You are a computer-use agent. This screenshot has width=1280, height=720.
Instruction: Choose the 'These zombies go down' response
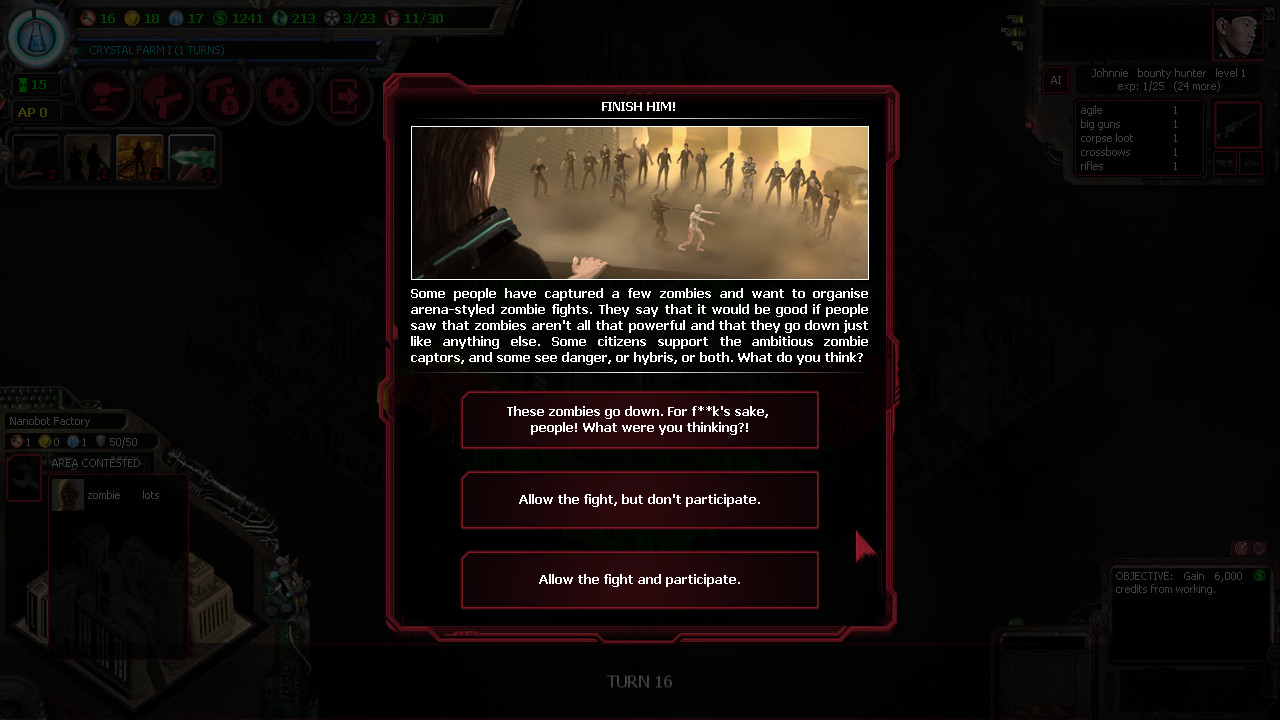pos(639,419)
